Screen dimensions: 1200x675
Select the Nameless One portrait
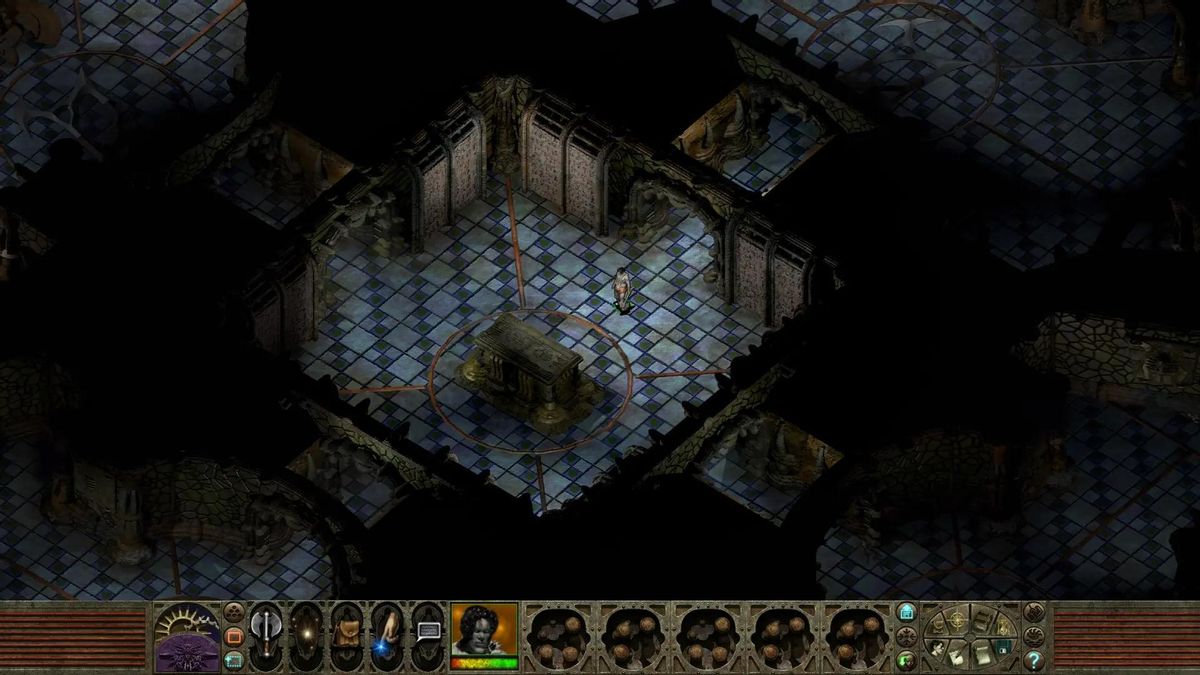tap(484, 630)
